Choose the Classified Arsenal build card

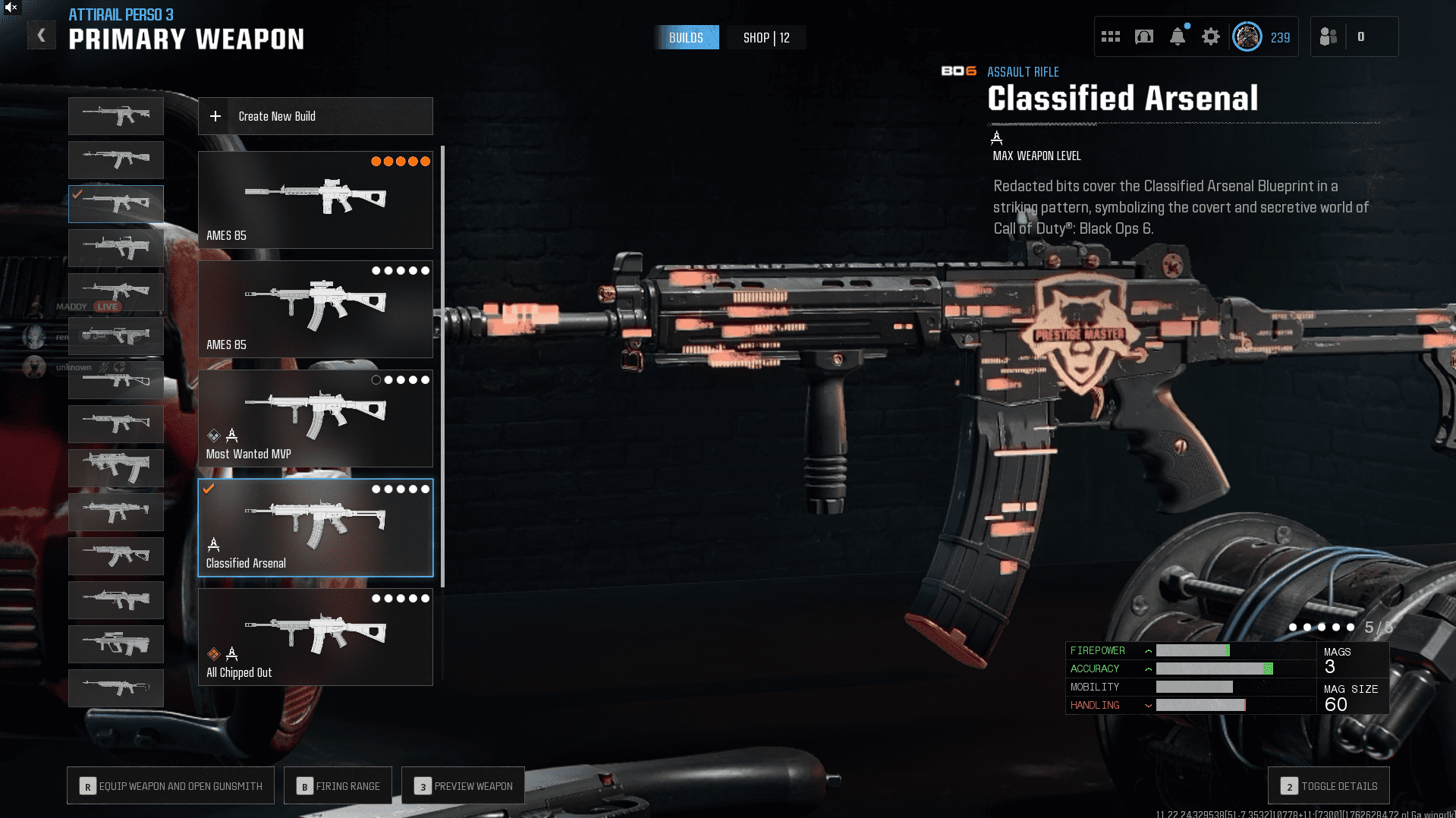315,527
